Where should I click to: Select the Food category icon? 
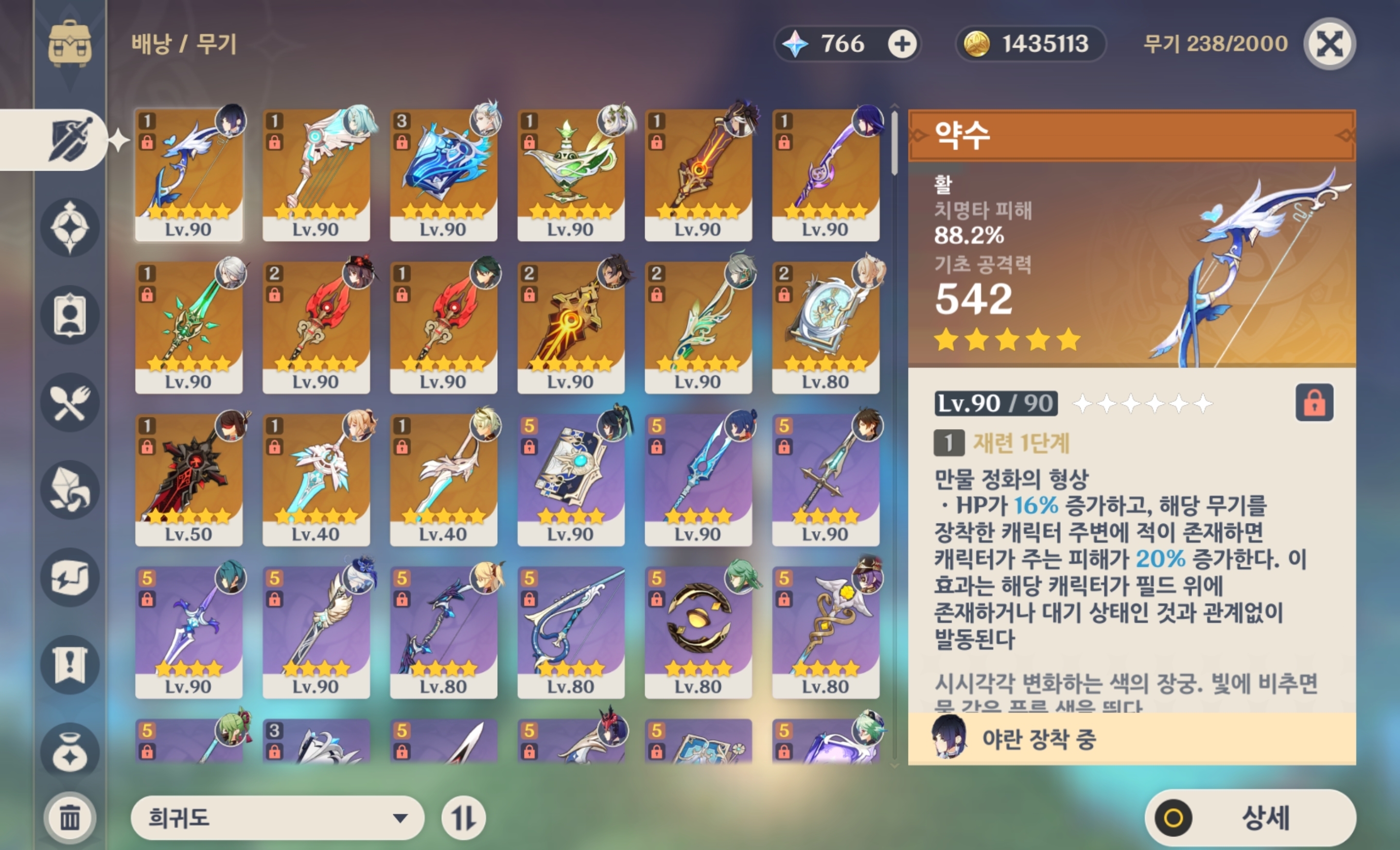point(70,402)
